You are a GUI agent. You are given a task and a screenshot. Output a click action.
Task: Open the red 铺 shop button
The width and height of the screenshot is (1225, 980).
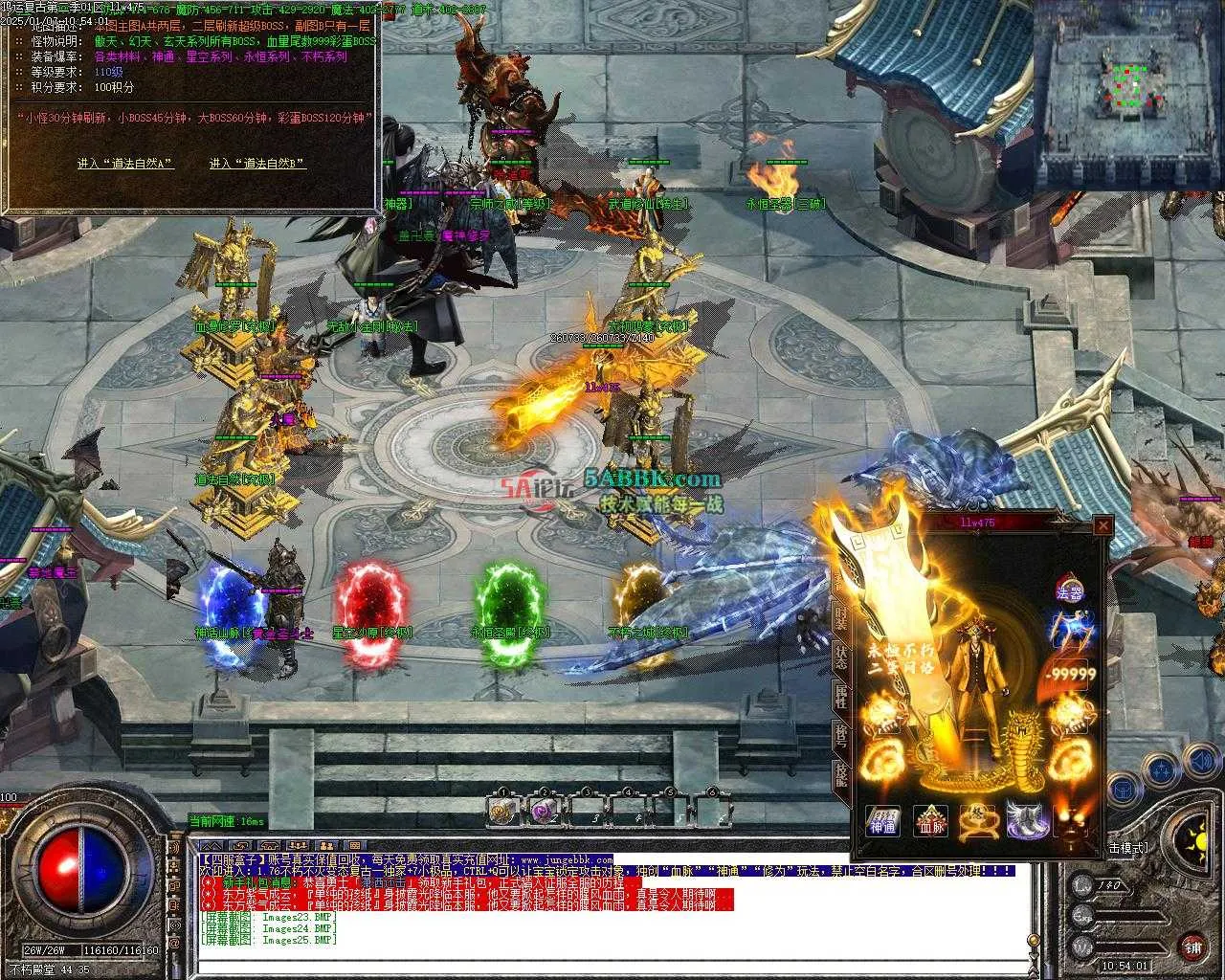click(x=1192, y=947)
